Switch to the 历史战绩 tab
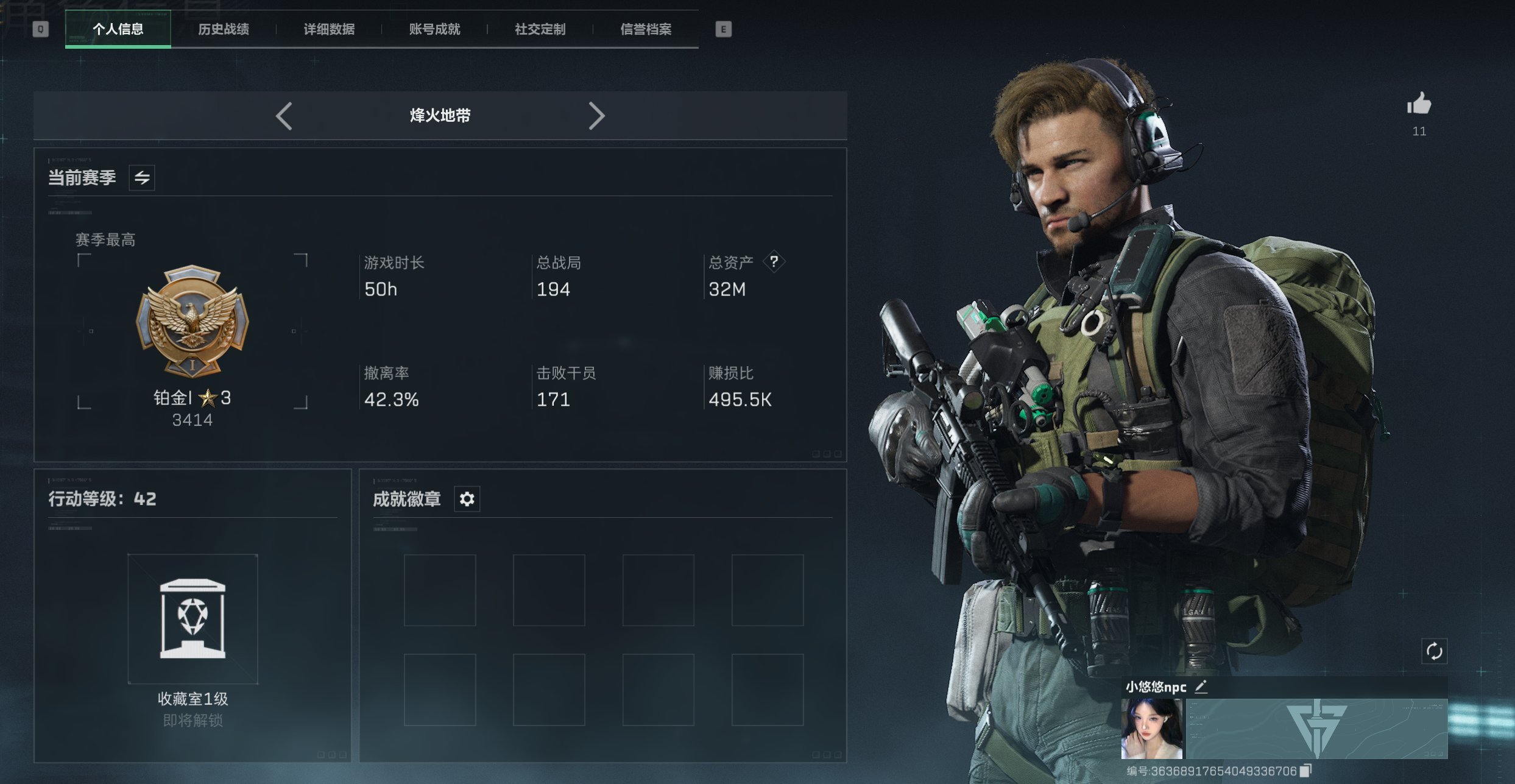 (x=224, y=29)
